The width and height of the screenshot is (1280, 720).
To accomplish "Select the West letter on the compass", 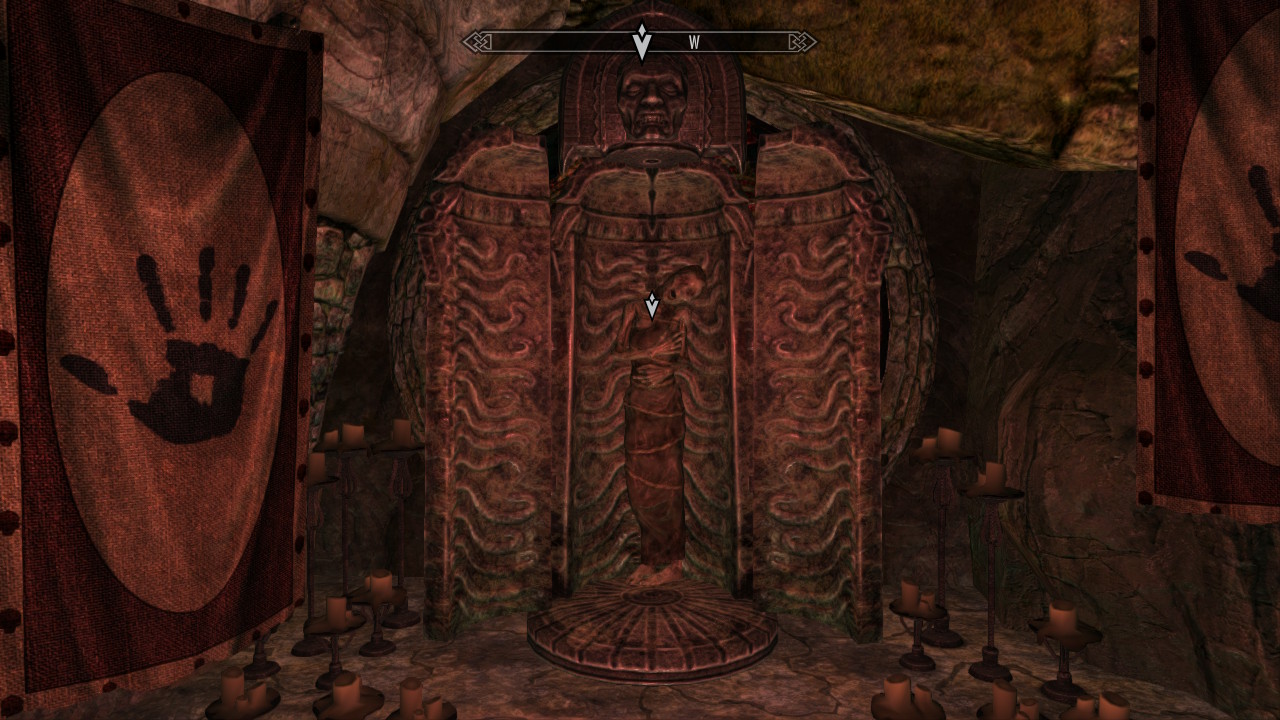I will (x=694, y=43).
